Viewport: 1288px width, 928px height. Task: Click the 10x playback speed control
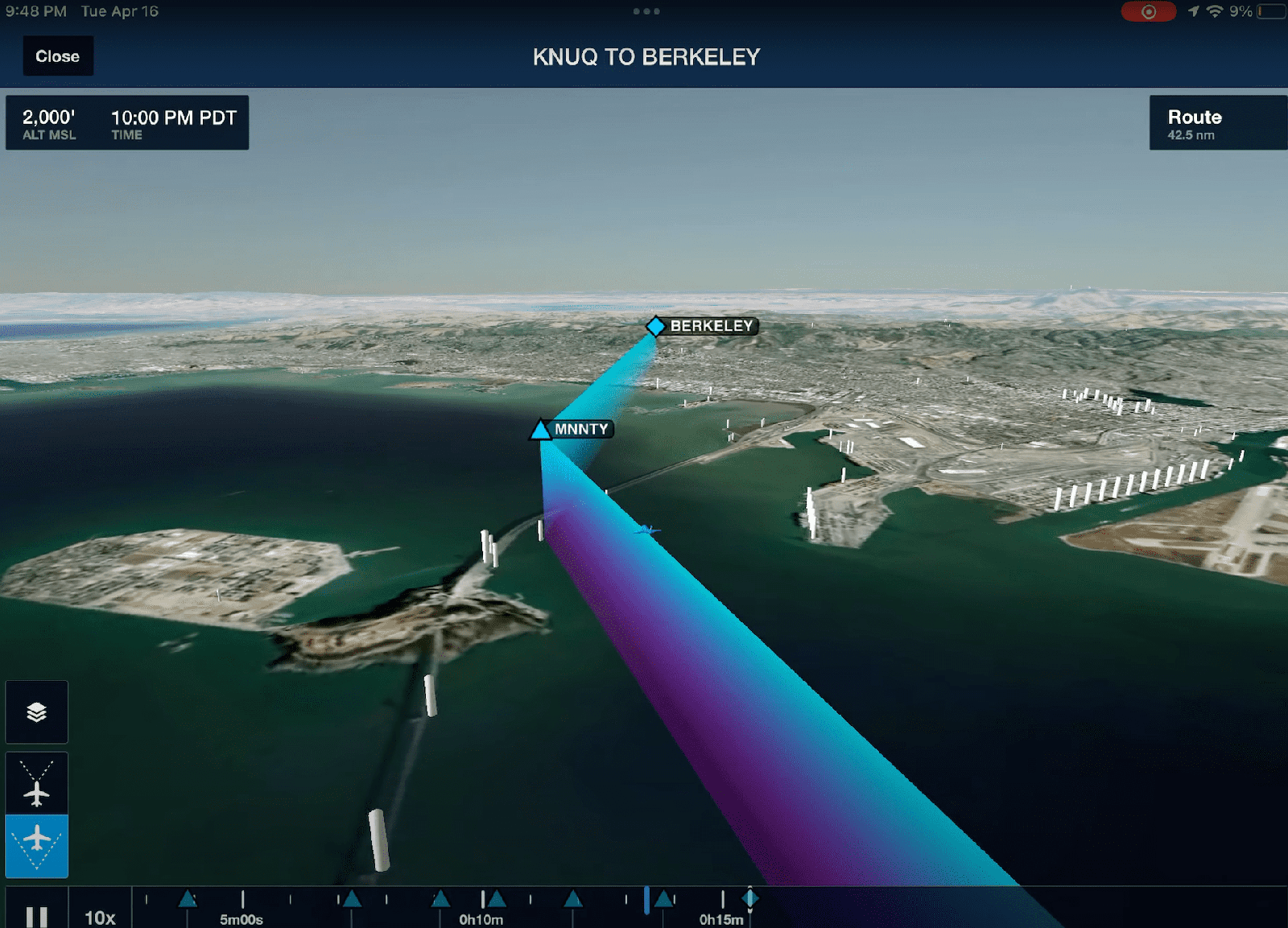(x=98, y=916)
